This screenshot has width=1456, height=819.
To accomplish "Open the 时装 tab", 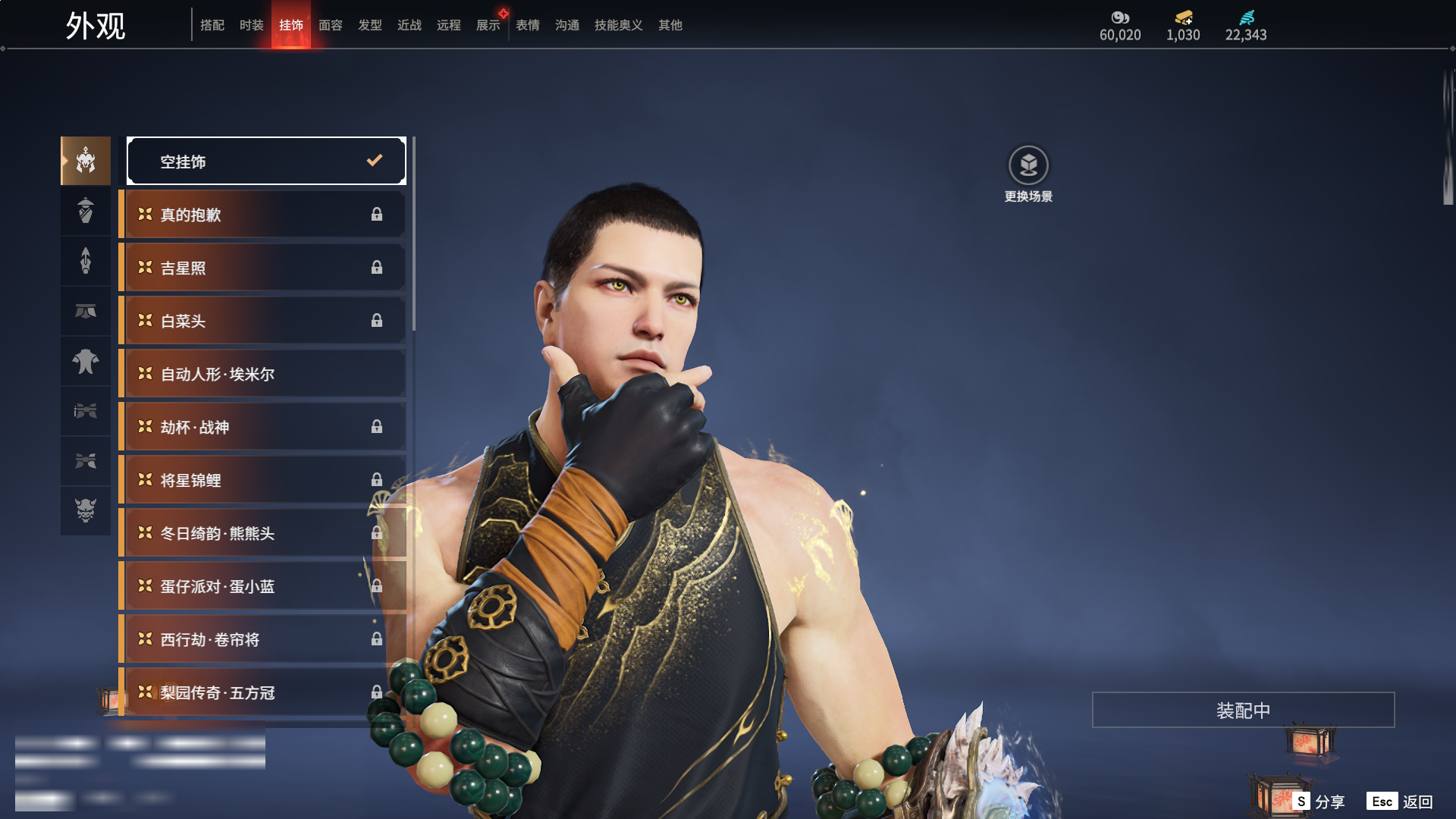I will pos(252,25).
